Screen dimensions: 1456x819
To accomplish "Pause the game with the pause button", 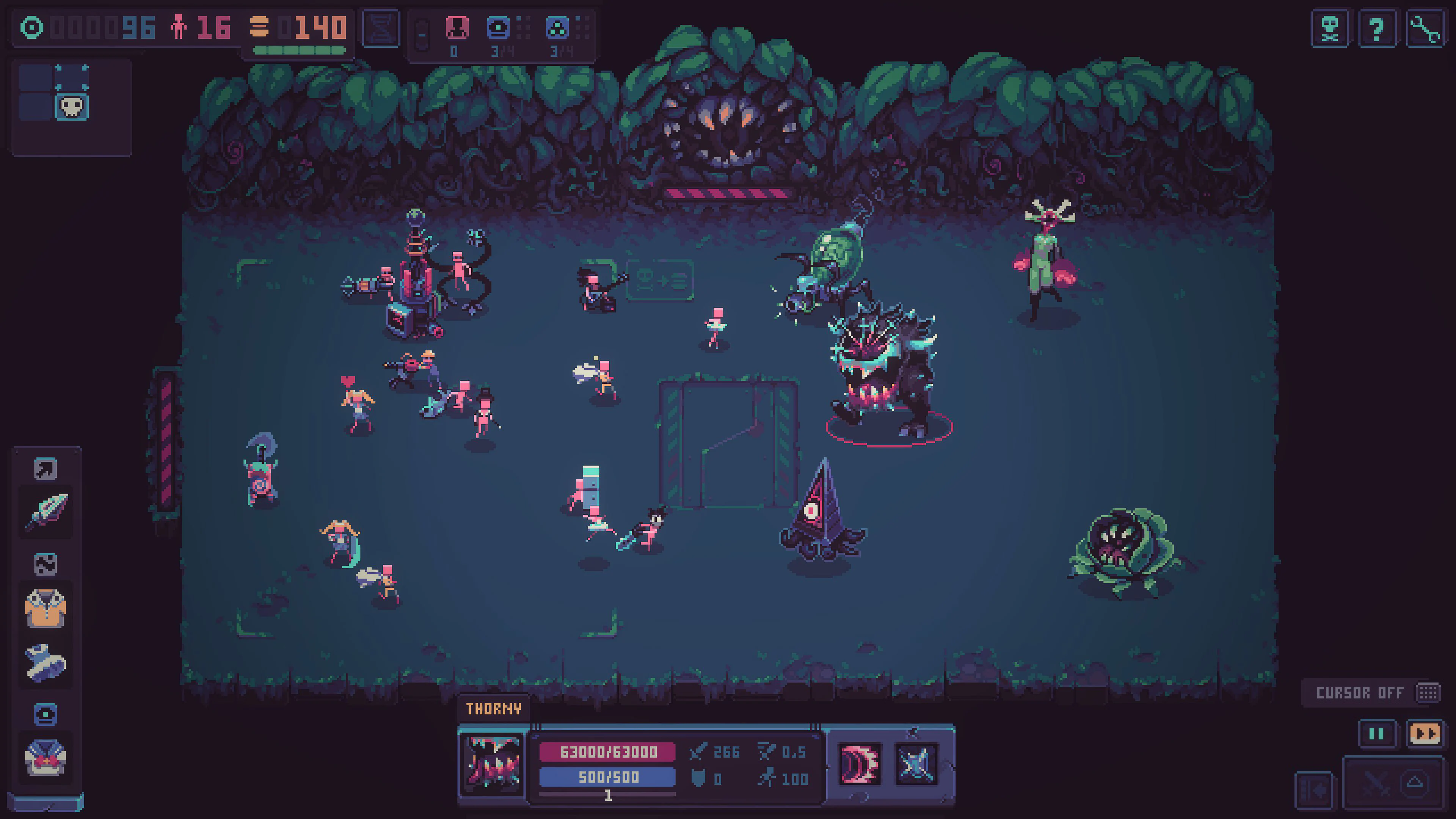I will 1378,733.
